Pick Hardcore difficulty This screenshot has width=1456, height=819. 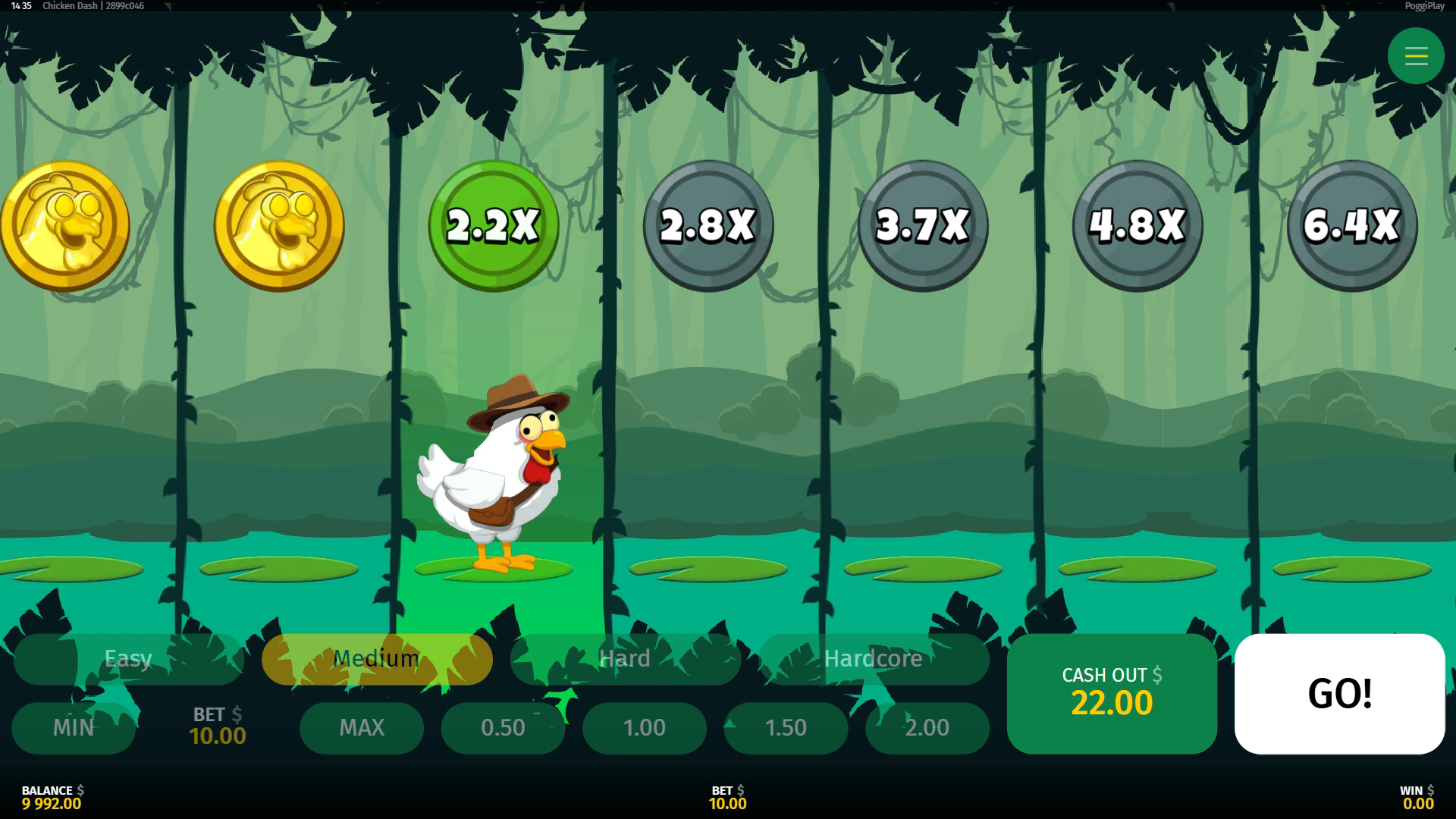pyautogui.click(x=874, y=658)
